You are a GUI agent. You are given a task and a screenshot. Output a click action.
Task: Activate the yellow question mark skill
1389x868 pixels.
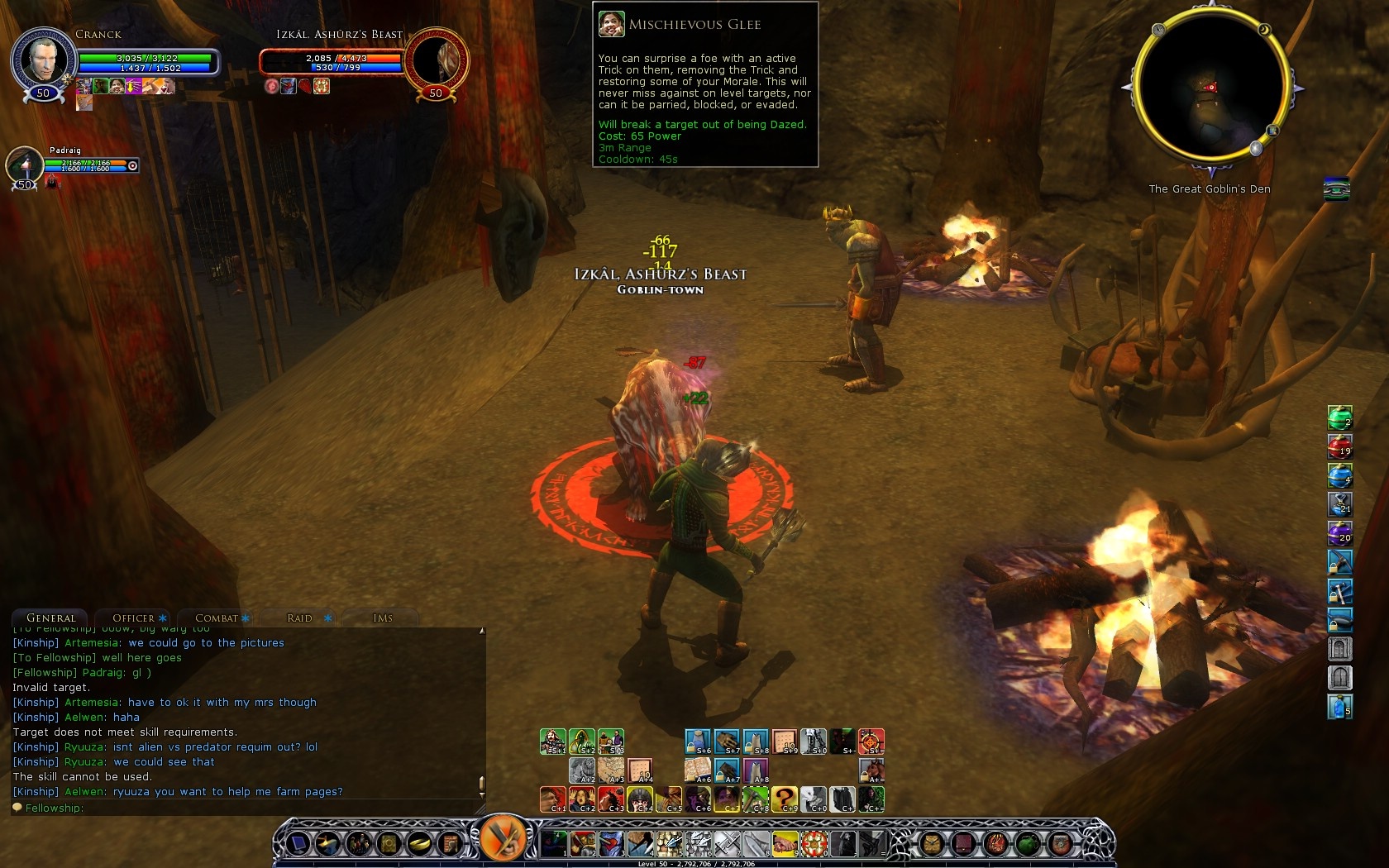[x=784, y=799]
